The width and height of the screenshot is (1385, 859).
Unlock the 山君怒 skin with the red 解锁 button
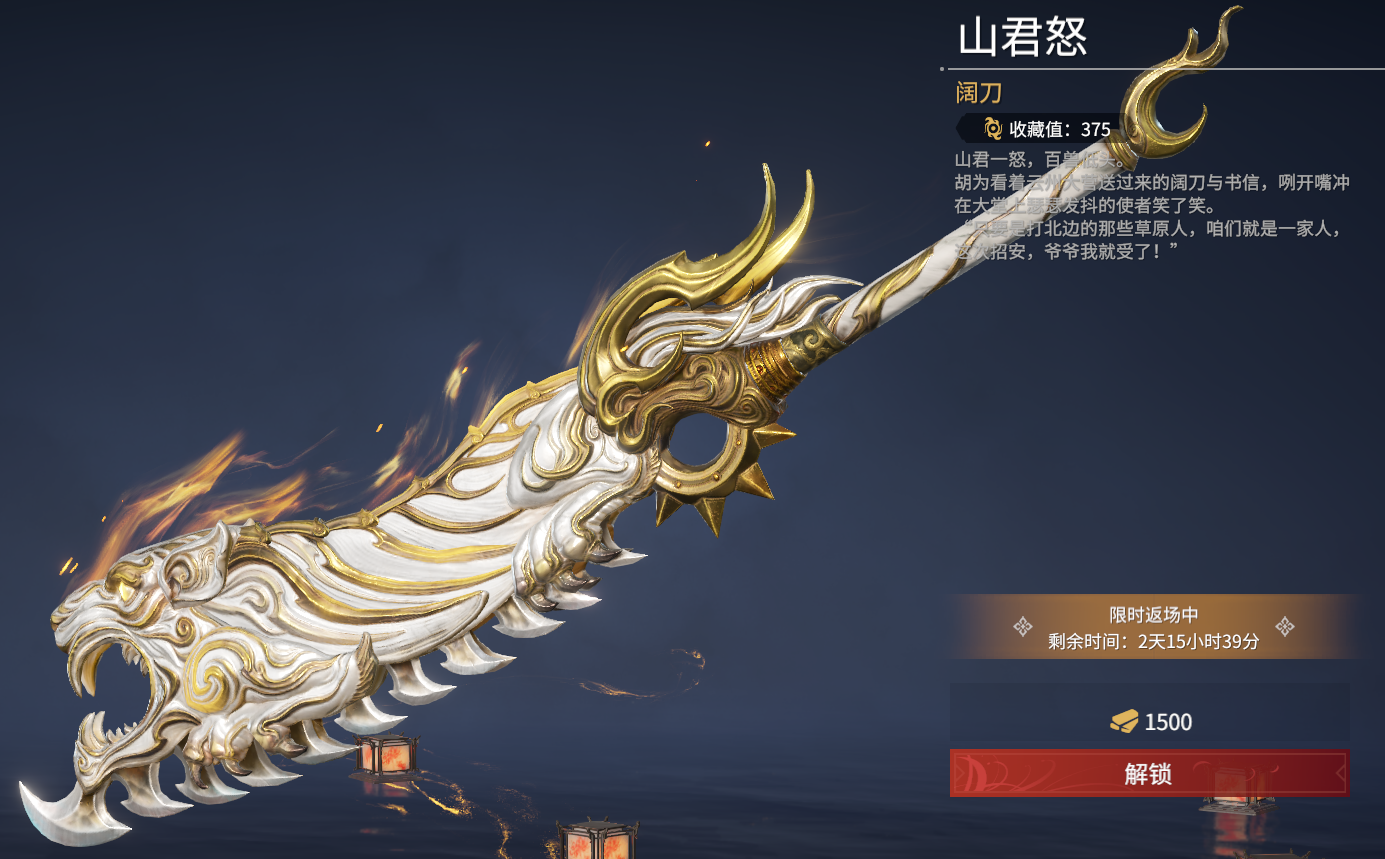[1148, 773]
